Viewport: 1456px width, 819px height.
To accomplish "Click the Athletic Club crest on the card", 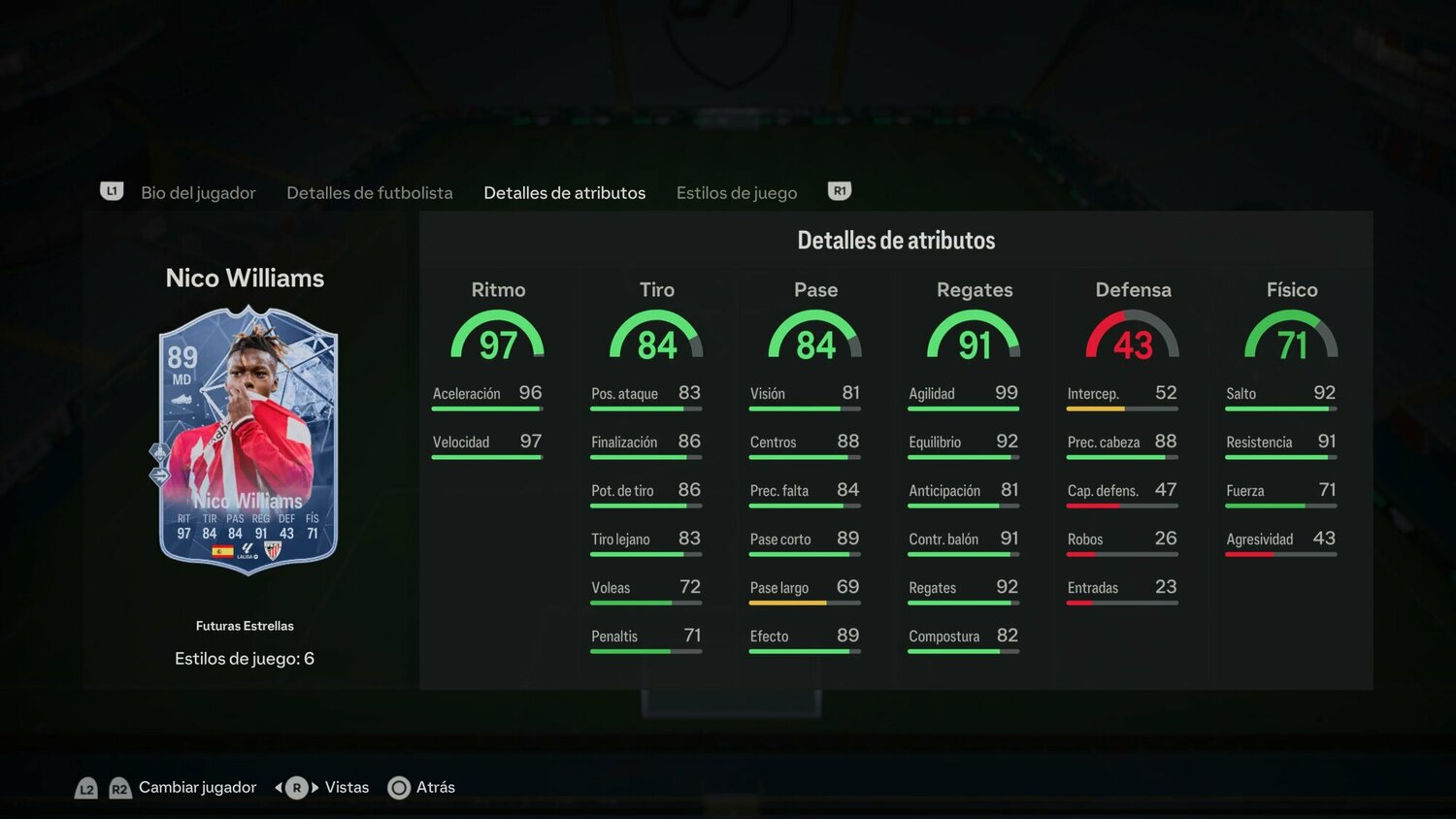I will 274,550.
